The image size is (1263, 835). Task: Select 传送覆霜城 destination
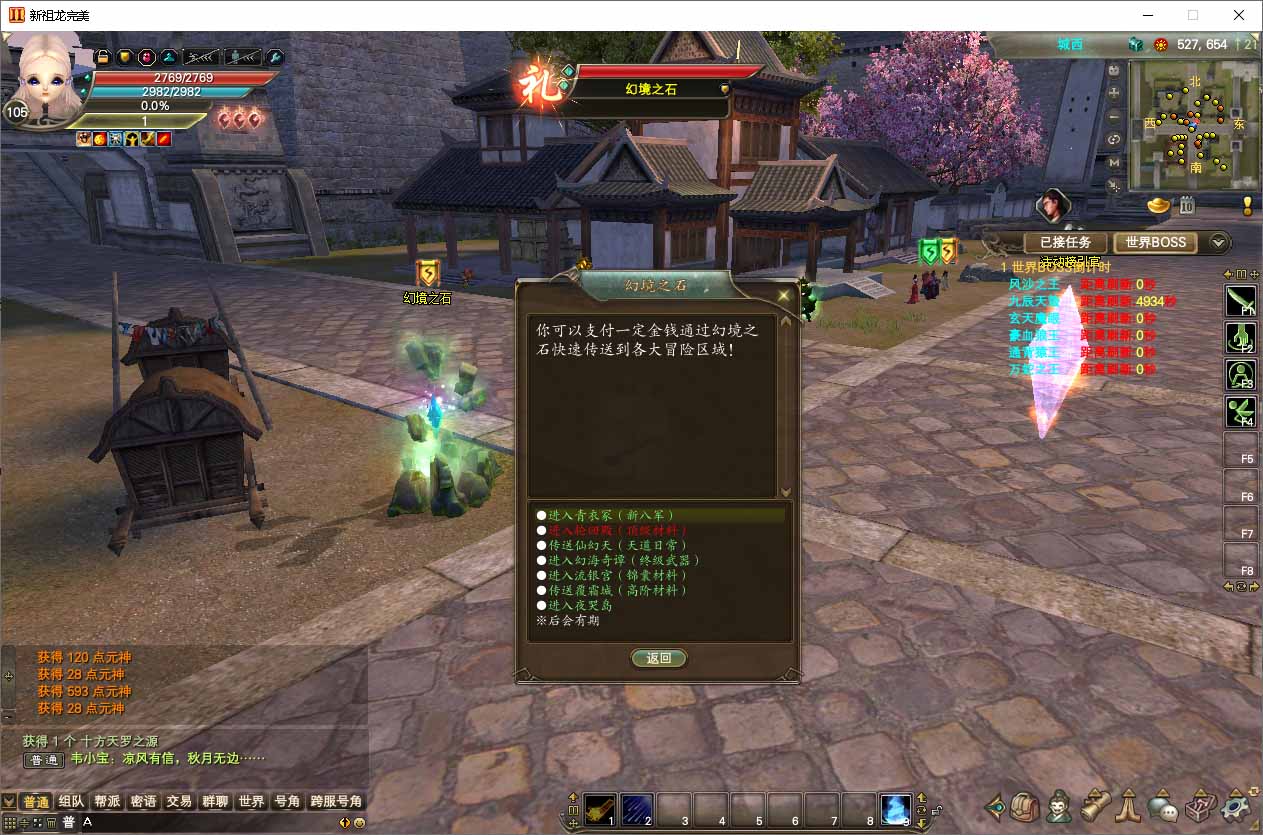coord(612,590)
